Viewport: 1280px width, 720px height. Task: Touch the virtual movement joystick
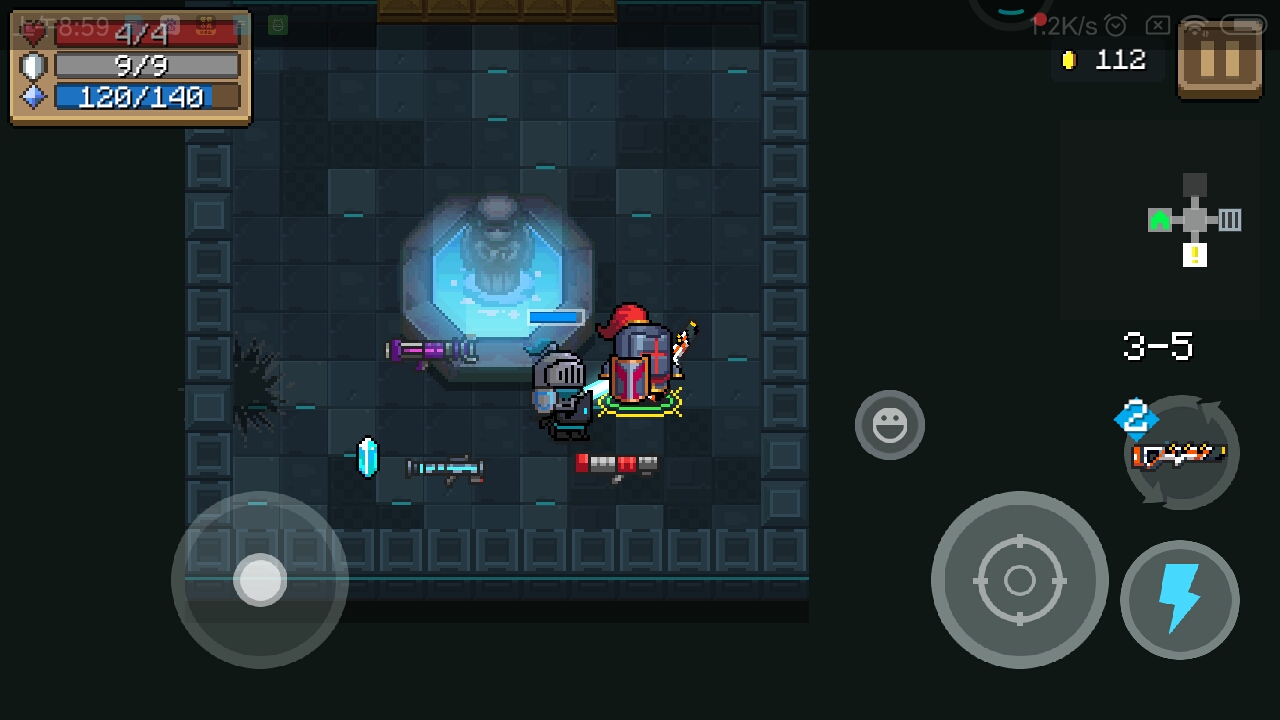coord(260,579)
